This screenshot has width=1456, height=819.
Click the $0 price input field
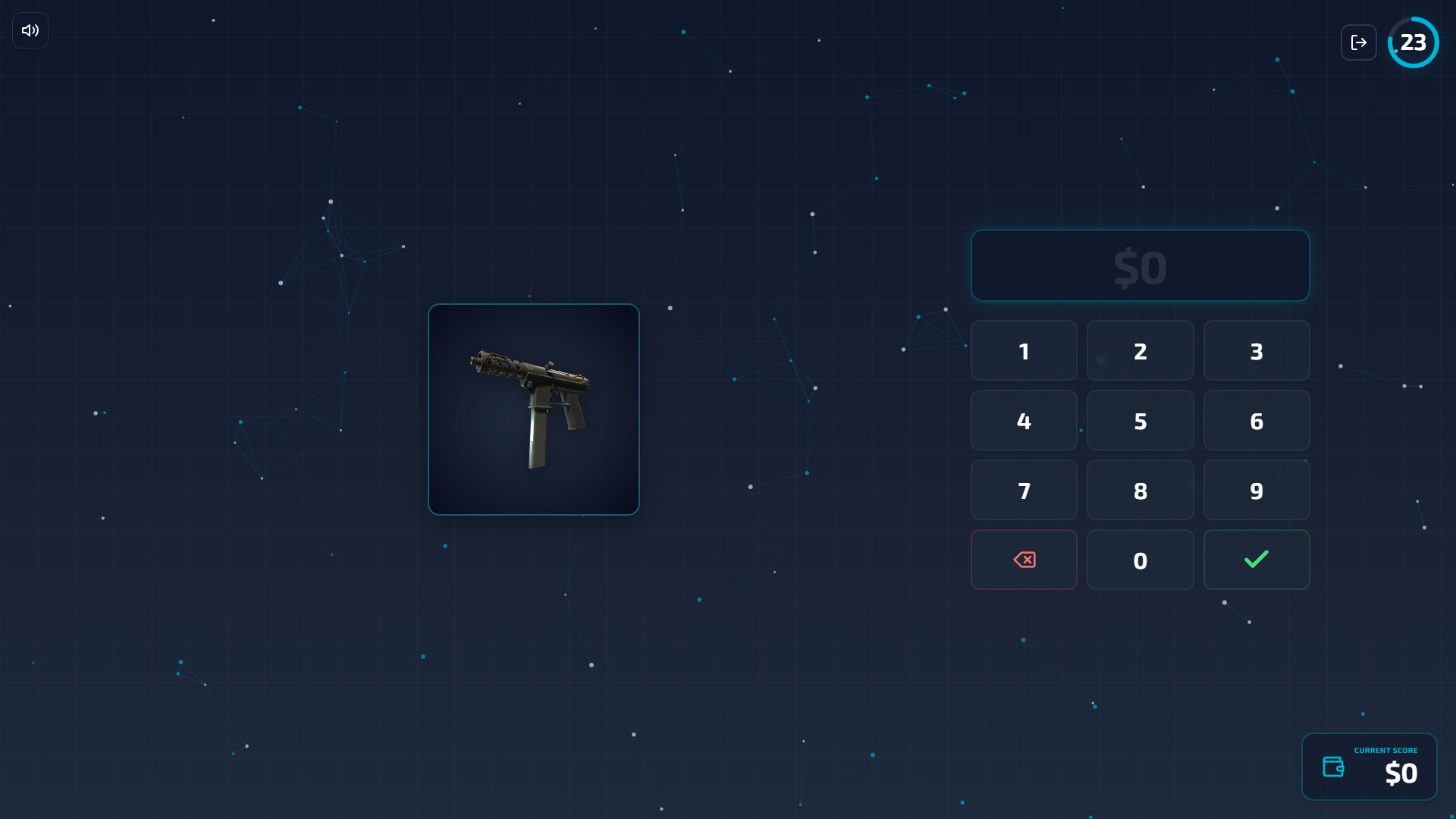1140,265
